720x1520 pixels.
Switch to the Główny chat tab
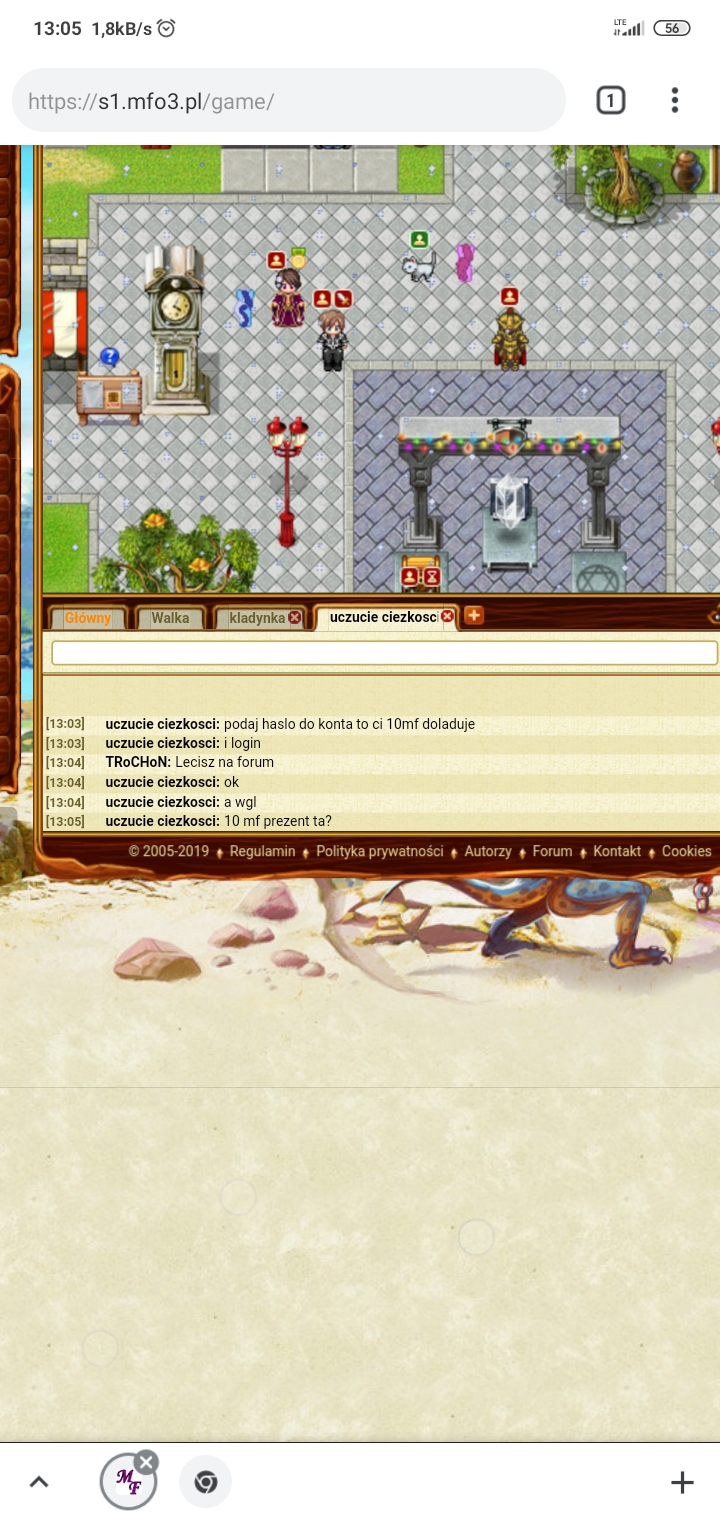point(88,618)
